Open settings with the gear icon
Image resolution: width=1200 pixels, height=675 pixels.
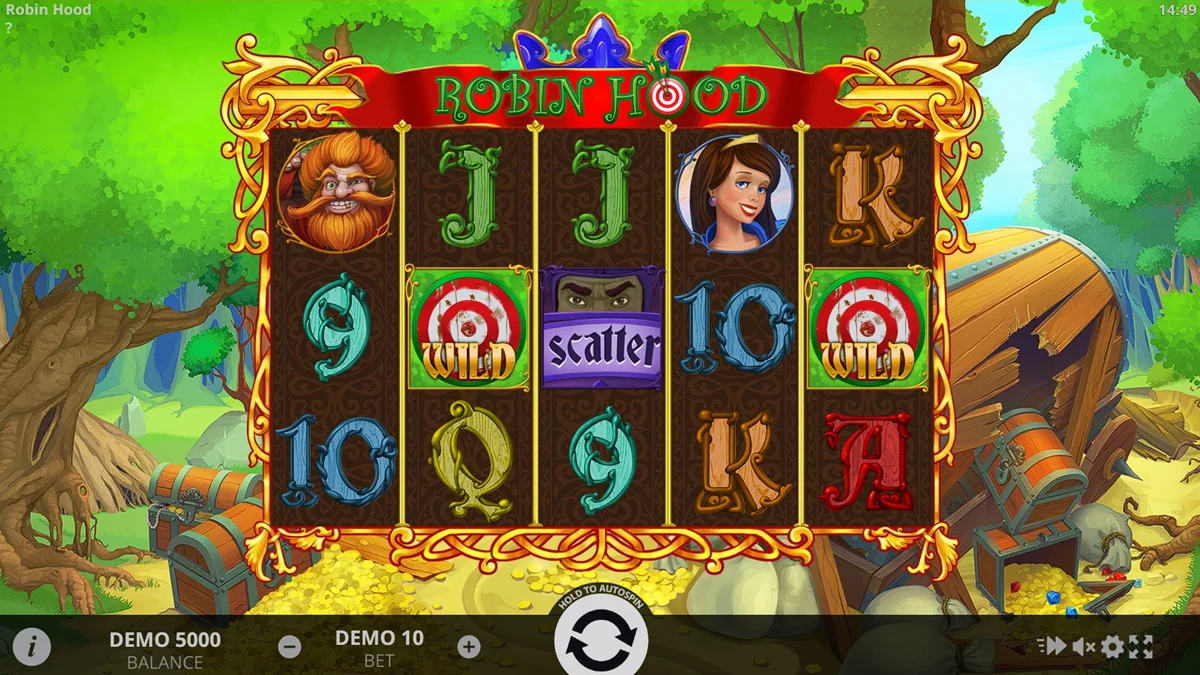pos(1112,647)
